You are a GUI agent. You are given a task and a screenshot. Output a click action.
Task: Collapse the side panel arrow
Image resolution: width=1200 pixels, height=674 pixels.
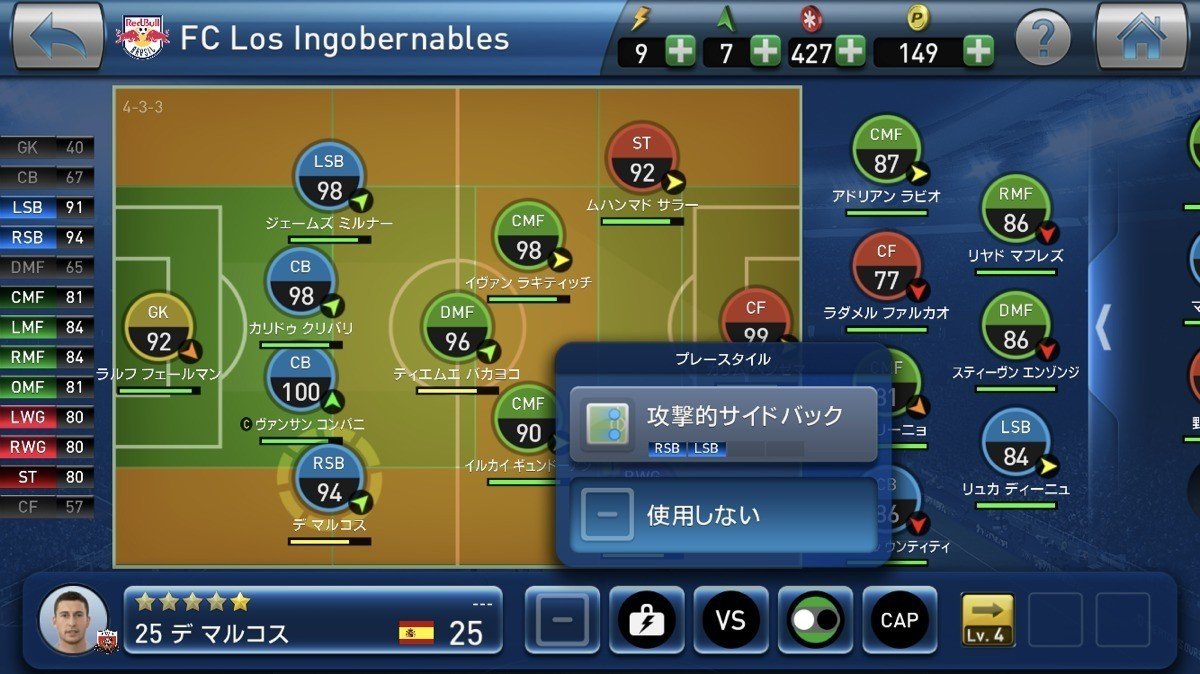(1103, 327)
